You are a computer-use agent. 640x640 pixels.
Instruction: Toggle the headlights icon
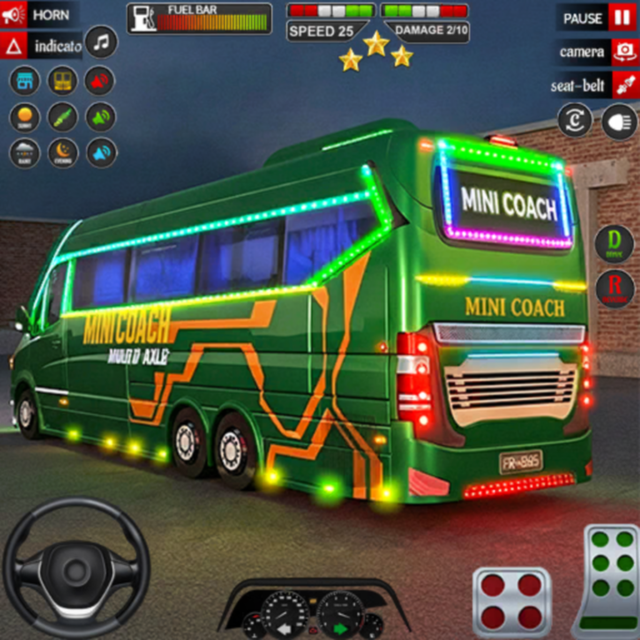click(618, 121)
